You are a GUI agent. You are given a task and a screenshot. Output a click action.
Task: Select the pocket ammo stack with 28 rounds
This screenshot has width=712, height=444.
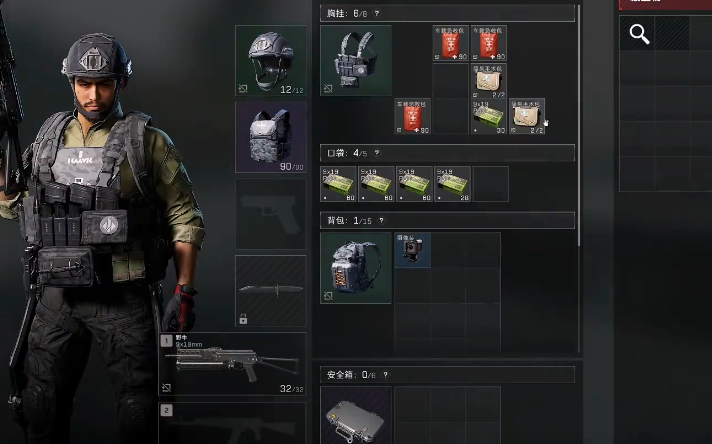pyautogui.click(x=453, y=184)
